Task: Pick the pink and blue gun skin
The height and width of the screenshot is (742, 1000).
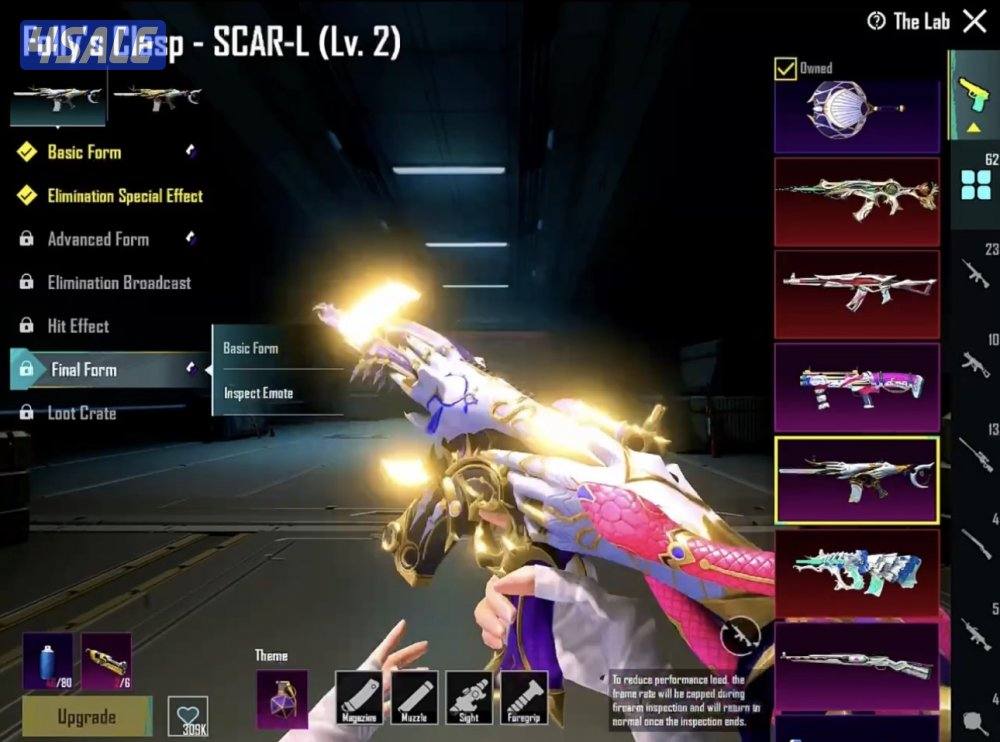Action: point(857,387)
